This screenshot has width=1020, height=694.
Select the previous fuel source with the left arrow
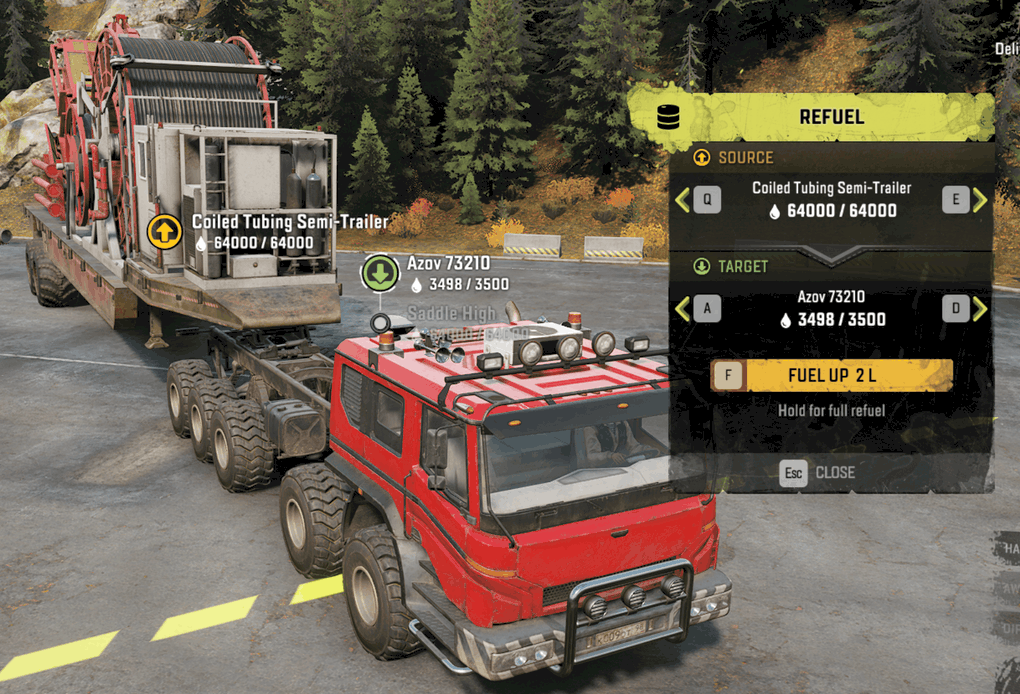683,200
